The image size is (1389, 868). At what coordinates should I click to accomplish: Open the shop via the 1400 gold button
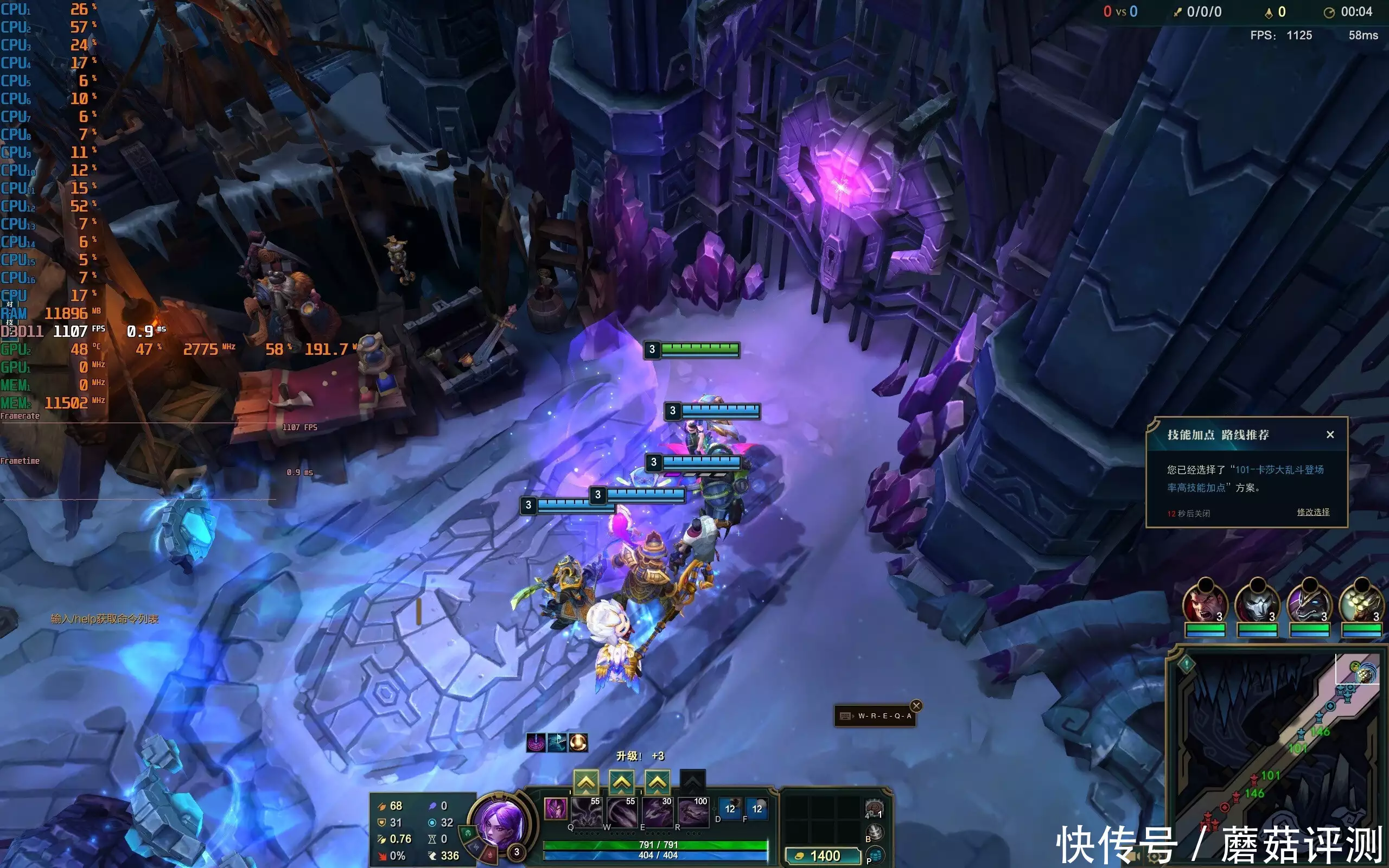(822, 856)
